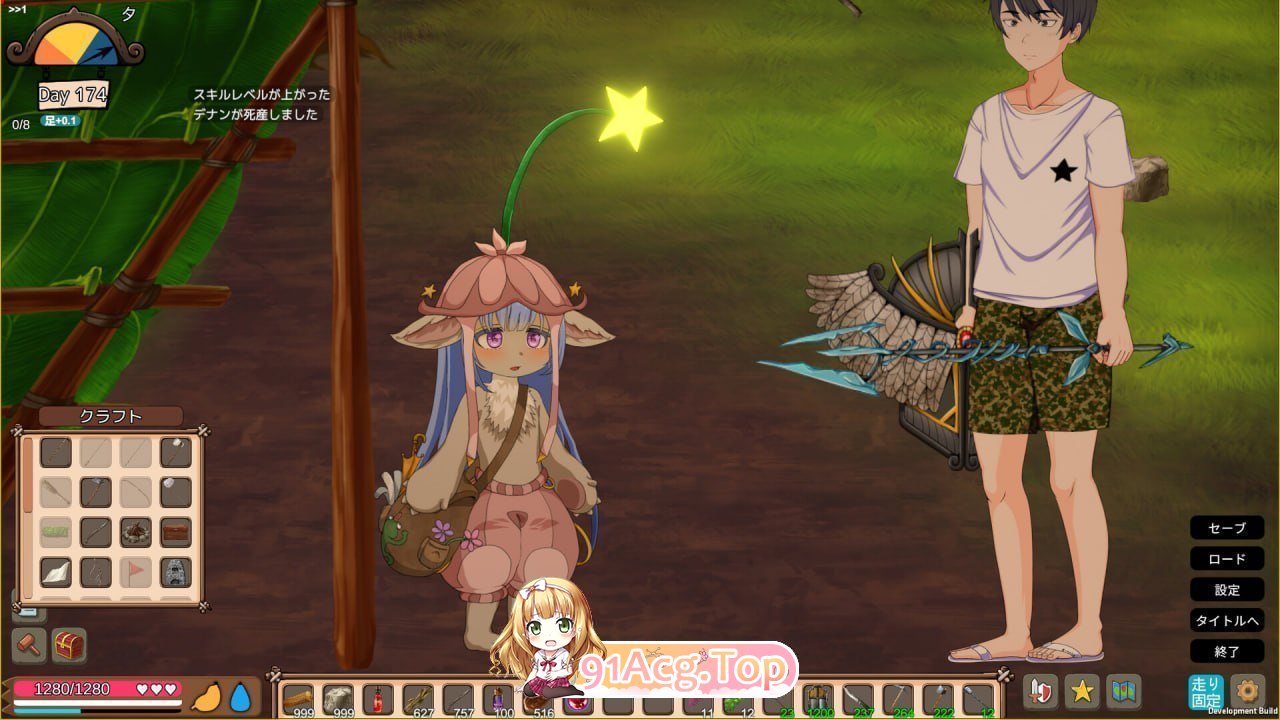1280x720 pixels.
Task: Open the treasure chest storage icon
Action: click(x=69, y=644)
